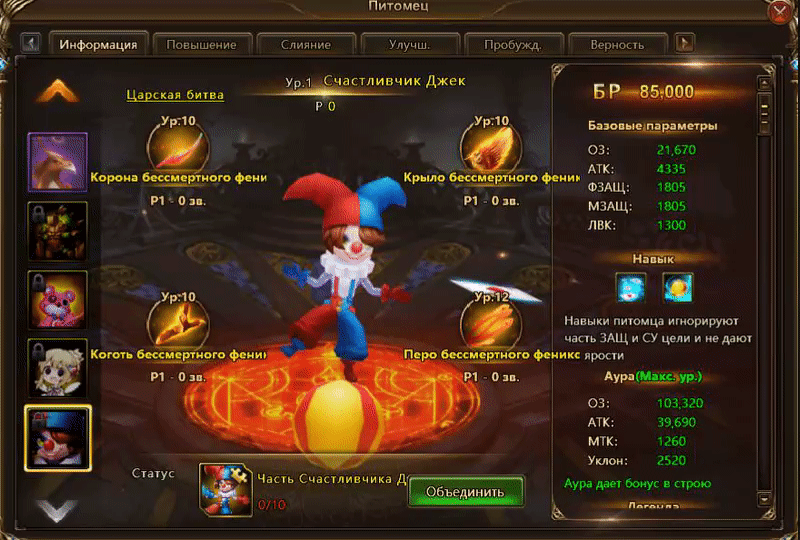Screen dimensions: 800x540
Task: Select the clown pet portrait
Action: click(x=57, y=436)
